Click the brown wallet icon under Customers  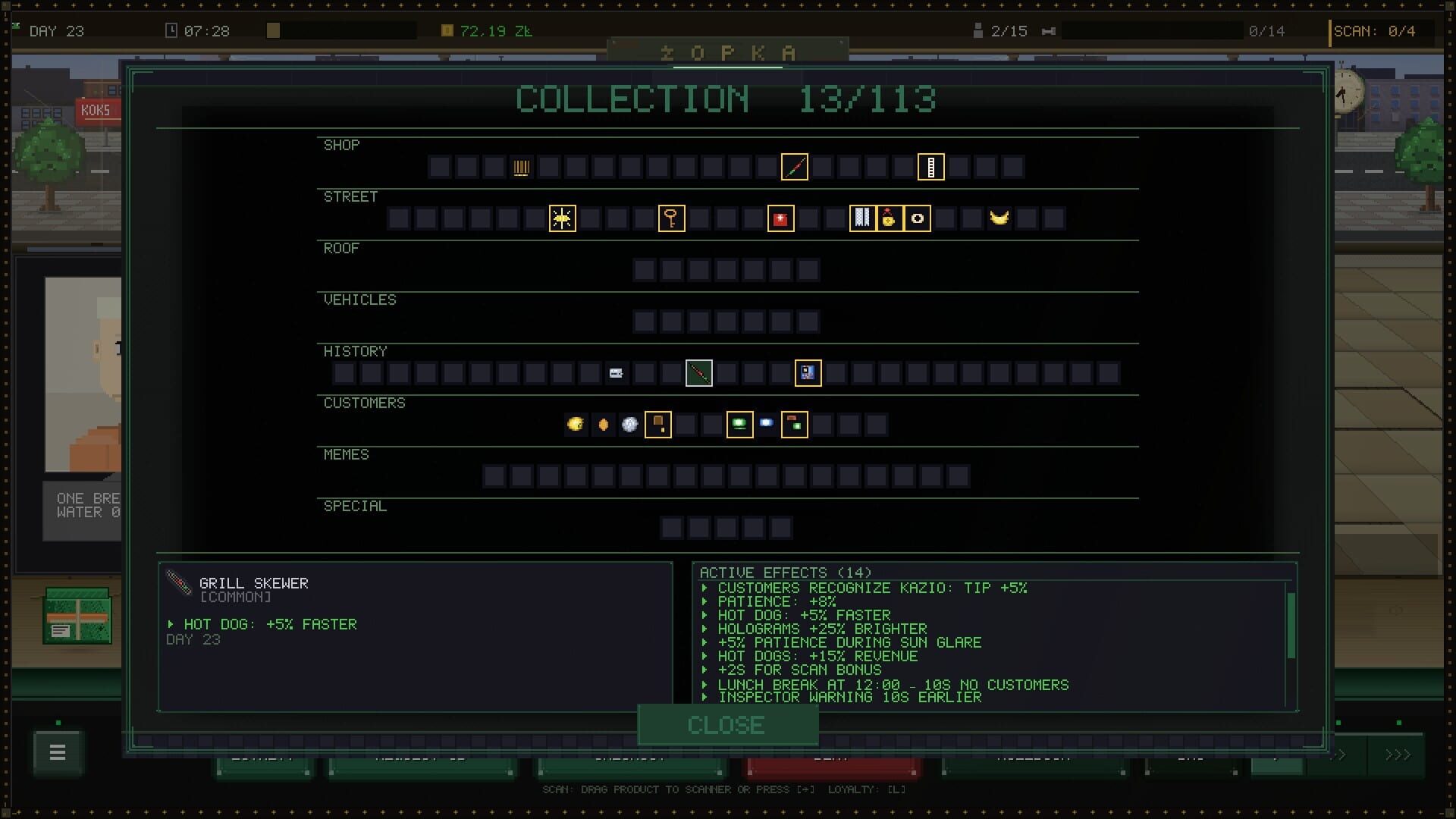click(x=658, y=425)
